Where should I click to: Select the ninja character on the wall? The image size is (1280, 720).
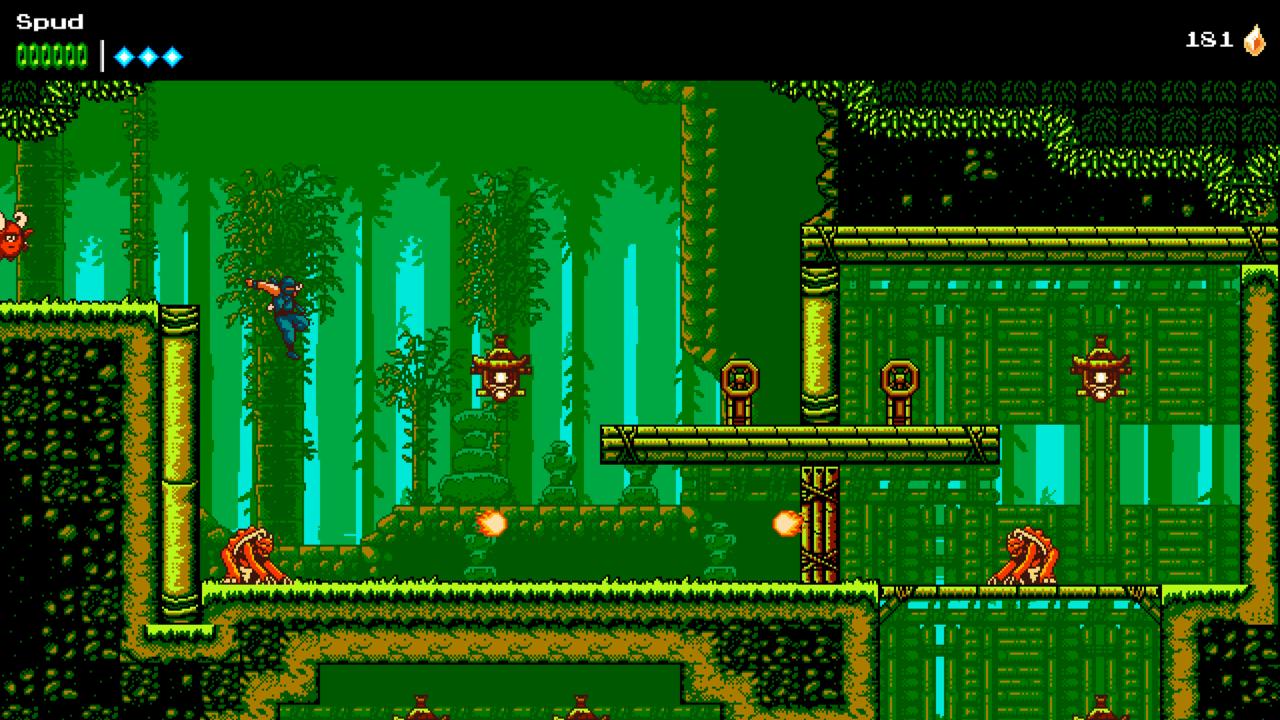tap(285, 305)
